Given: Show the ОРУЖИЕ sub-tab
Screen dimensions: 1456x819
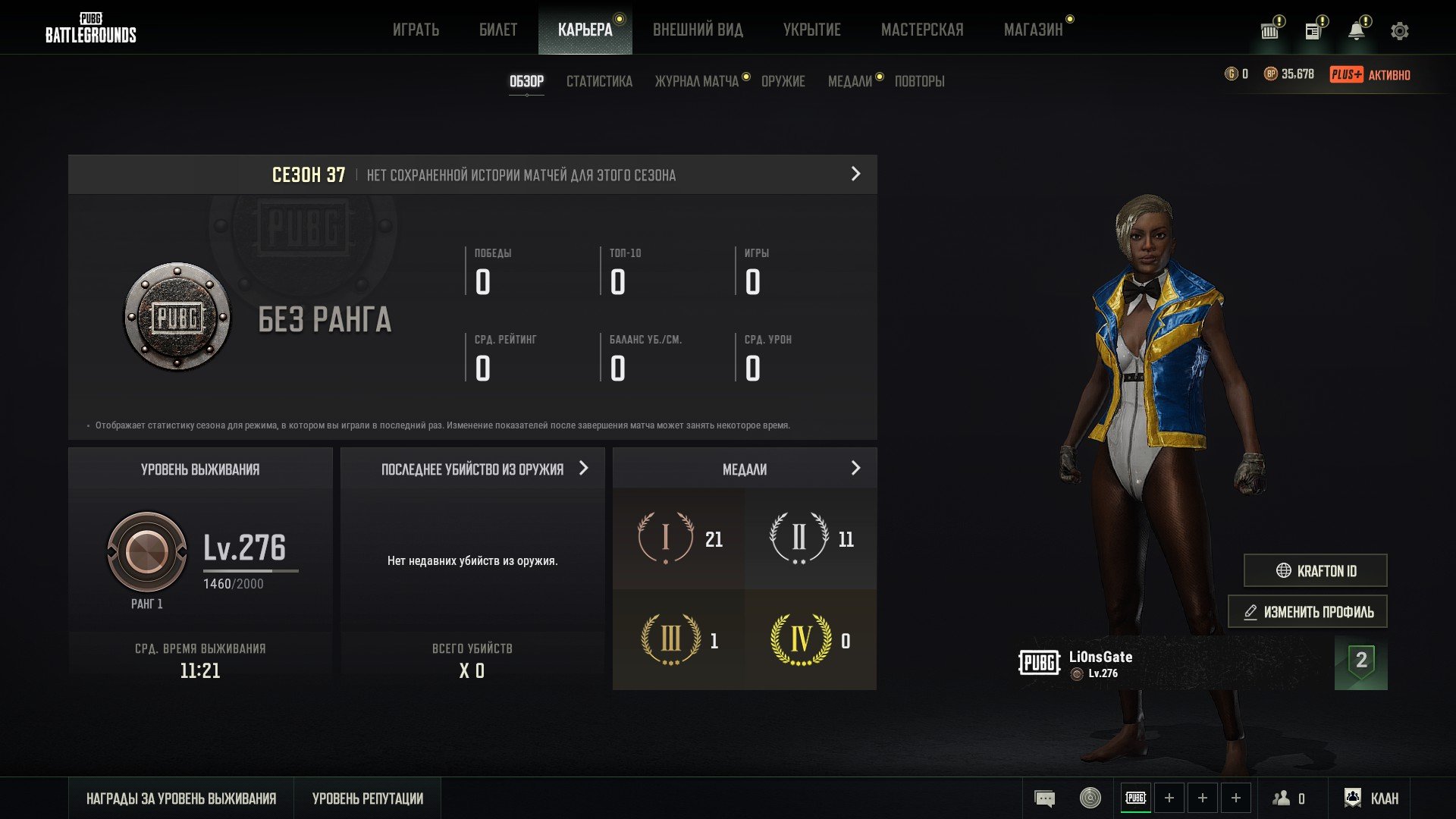Looking at the screenshot, I should pyautogui.click(x=783, y=81).
